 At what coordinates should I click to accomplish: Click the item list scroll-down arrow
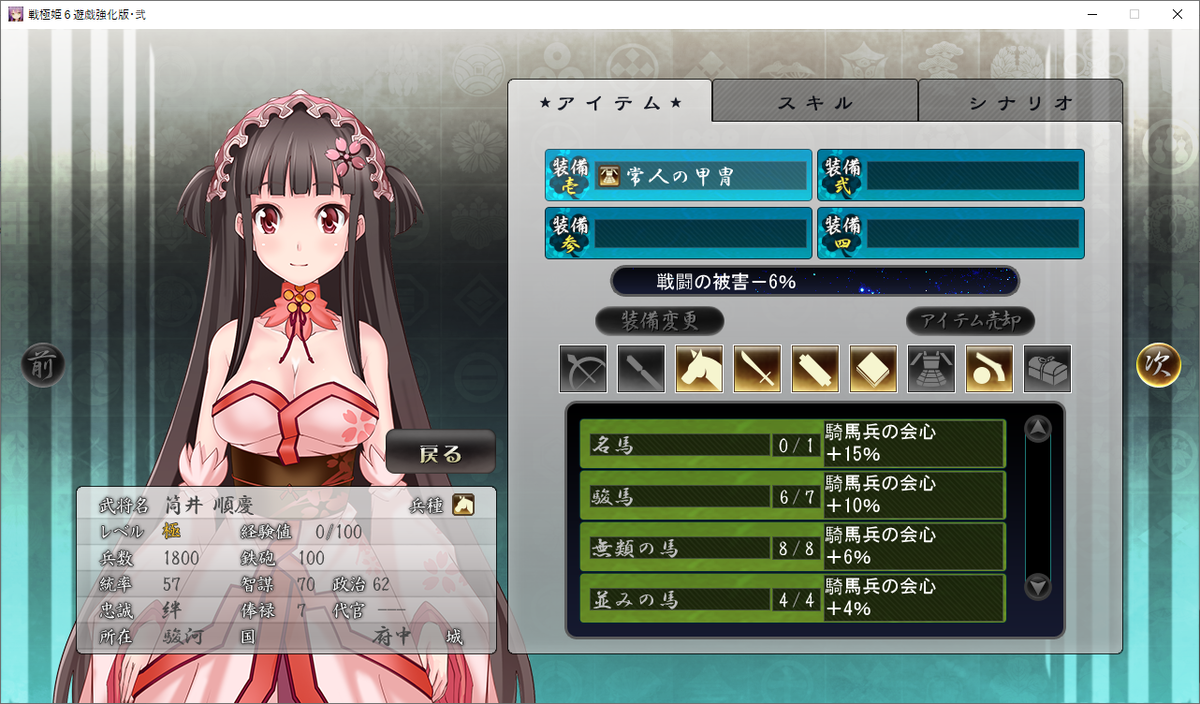point(1038,587)
